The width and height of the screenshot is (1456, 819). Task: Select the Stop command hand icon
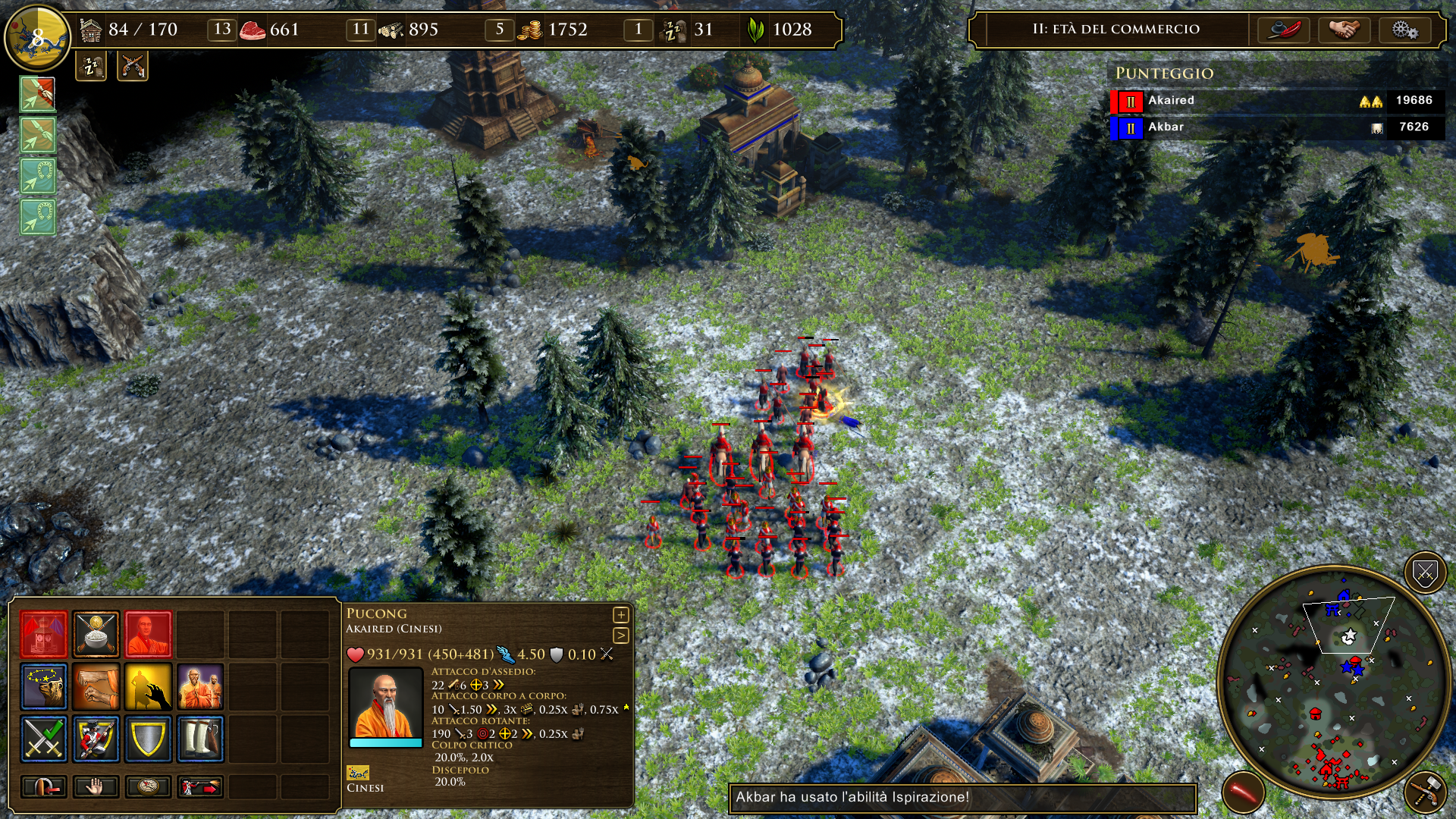[x=95, y=788]
